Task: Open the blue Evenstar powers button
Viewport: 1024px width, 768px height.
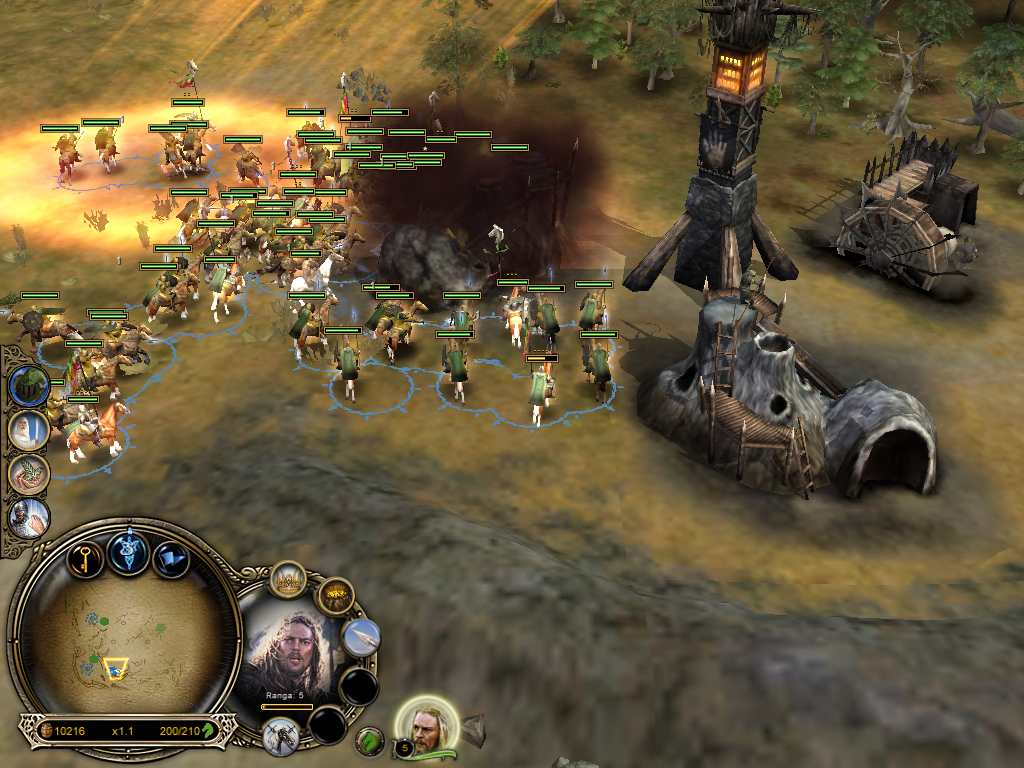Action: click(x=129, y=552)
